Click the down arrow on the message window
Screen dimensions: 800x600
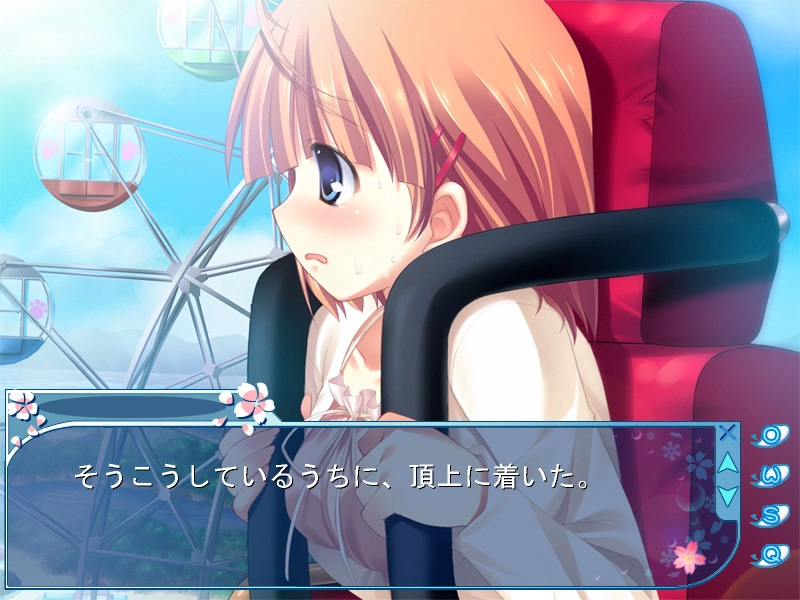pyautogui.click(x=728, y=494)
